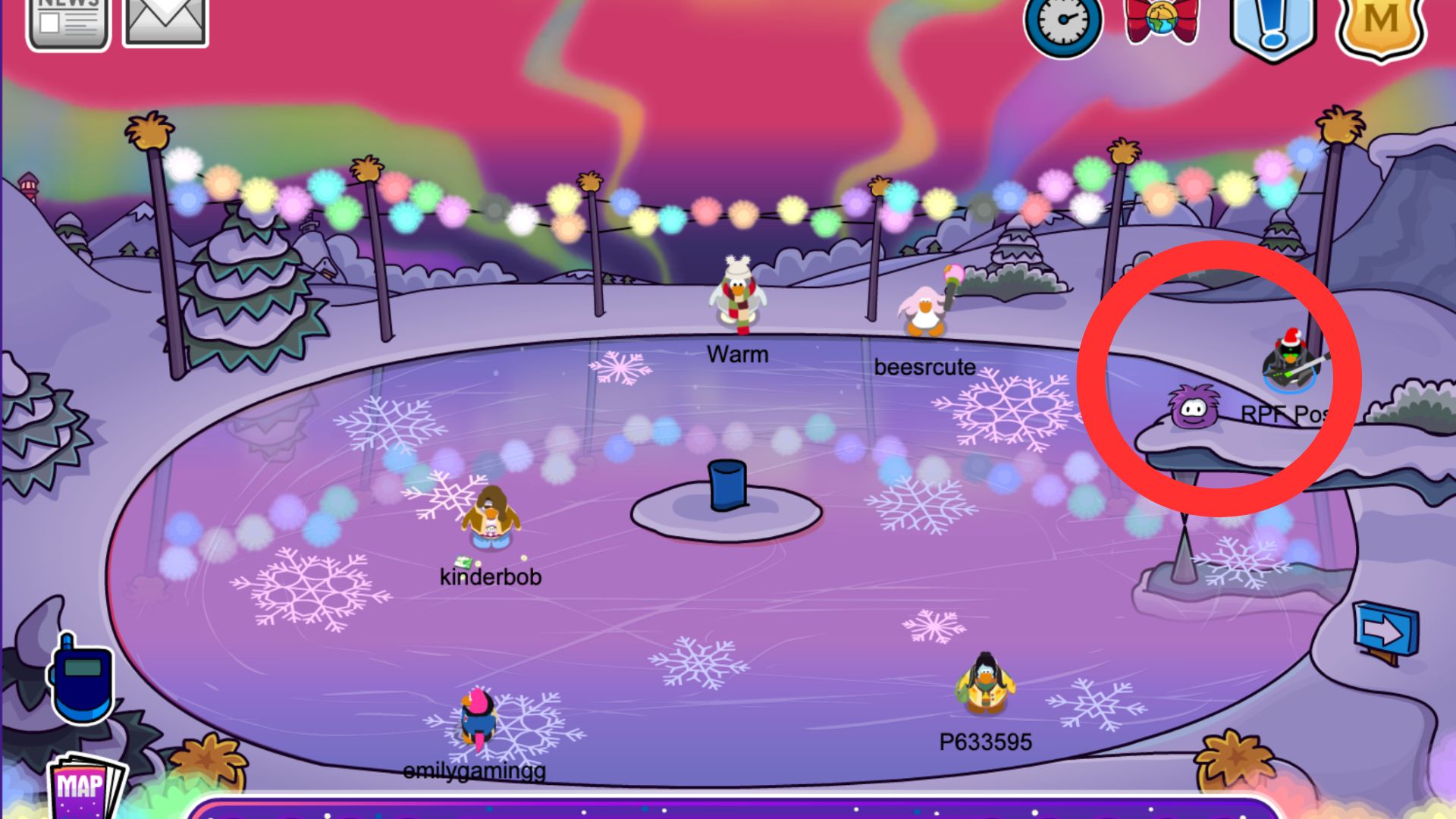Check mail via the envelope icon
The image size is (1456, 819).
(165, 23)
